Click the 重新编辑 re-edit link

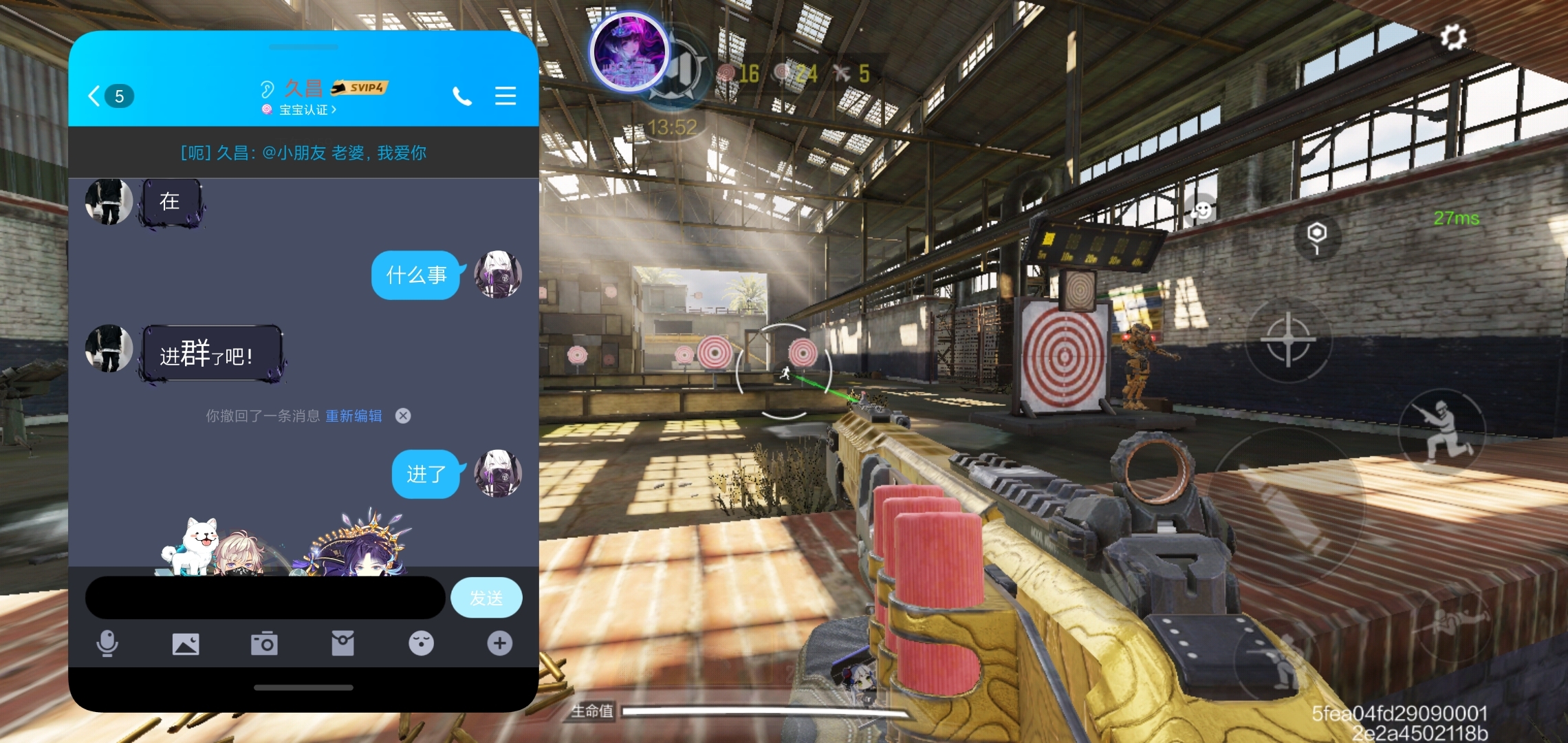[353, 416]
